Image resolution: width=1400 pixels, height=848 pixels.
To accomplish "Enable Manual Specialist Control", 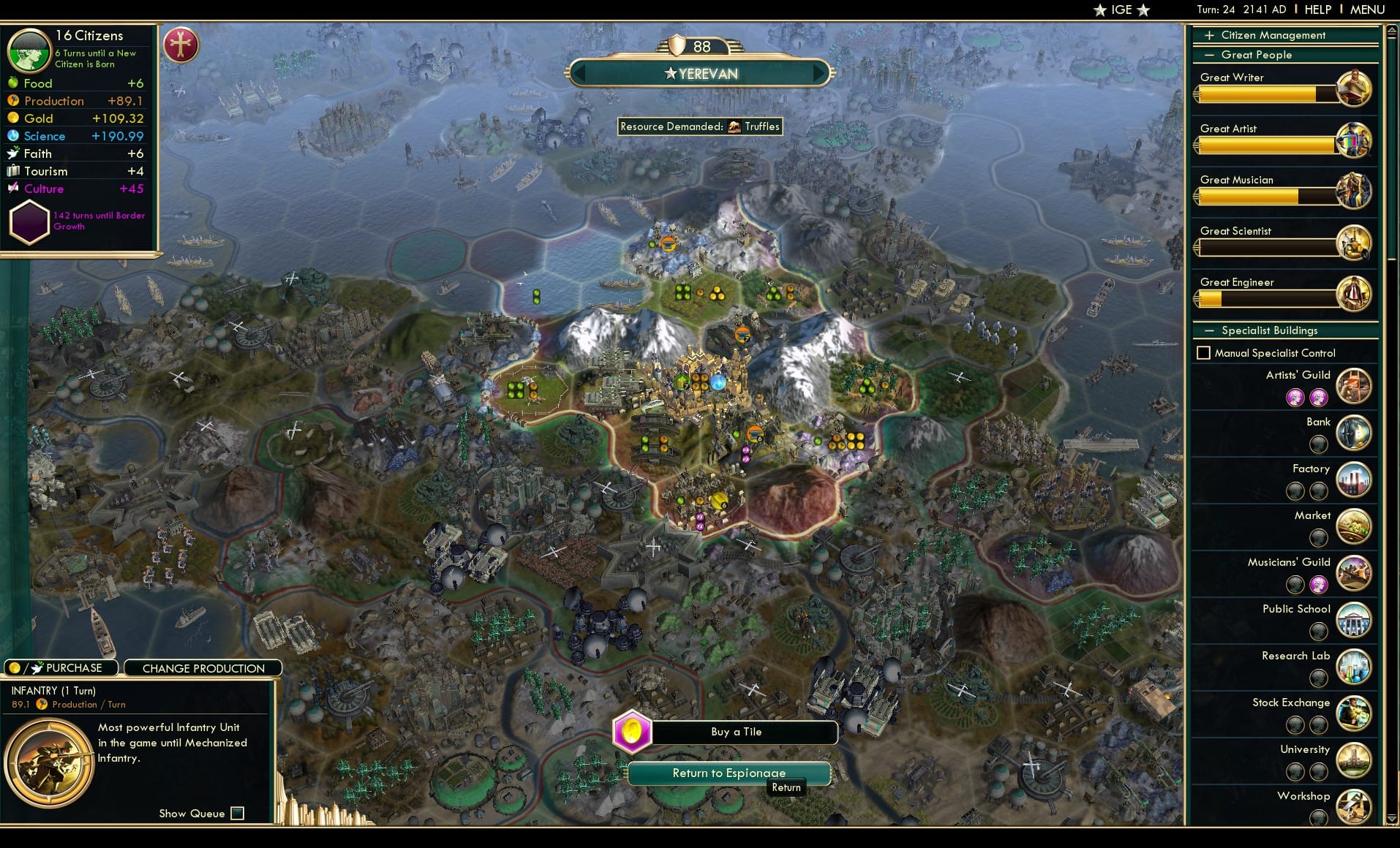I will tap(1203, 352).
